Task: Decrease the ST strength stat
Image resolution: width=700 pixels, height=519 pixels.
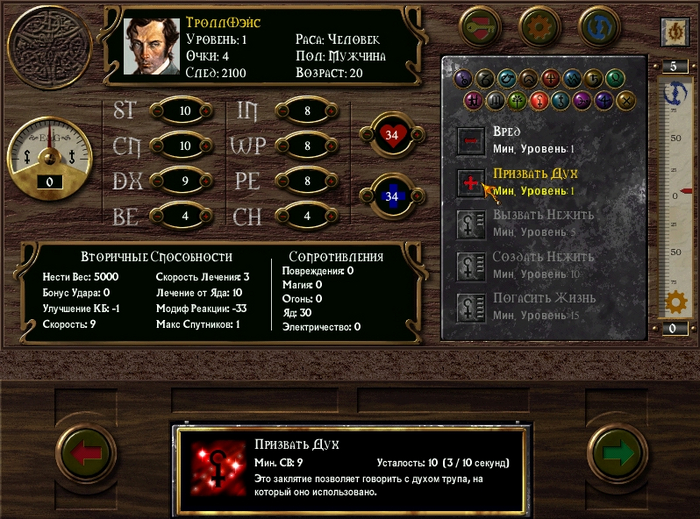Action: click(157, 111)
